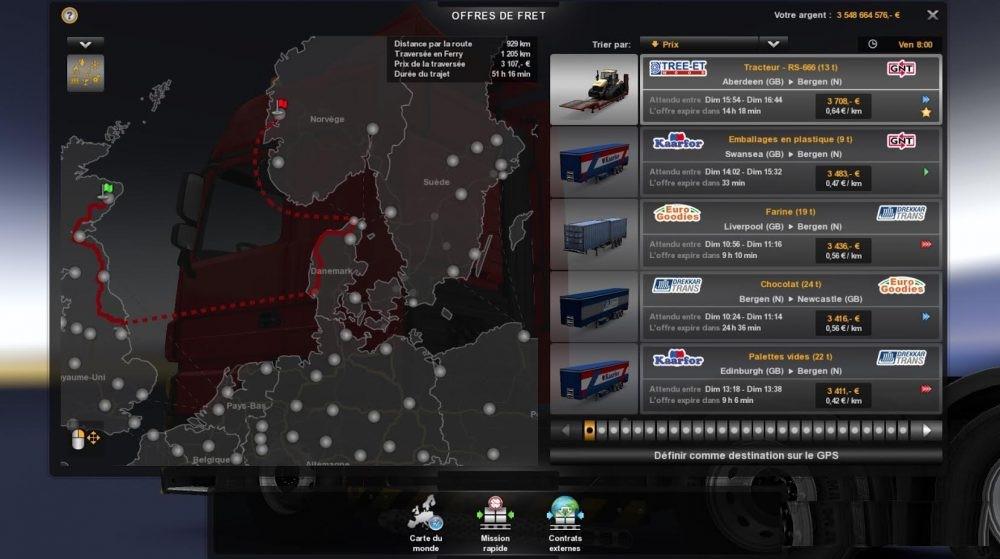The image size is (1000, 559).
Task: Select the Farine freight offer
Action: tap(790, 233)
